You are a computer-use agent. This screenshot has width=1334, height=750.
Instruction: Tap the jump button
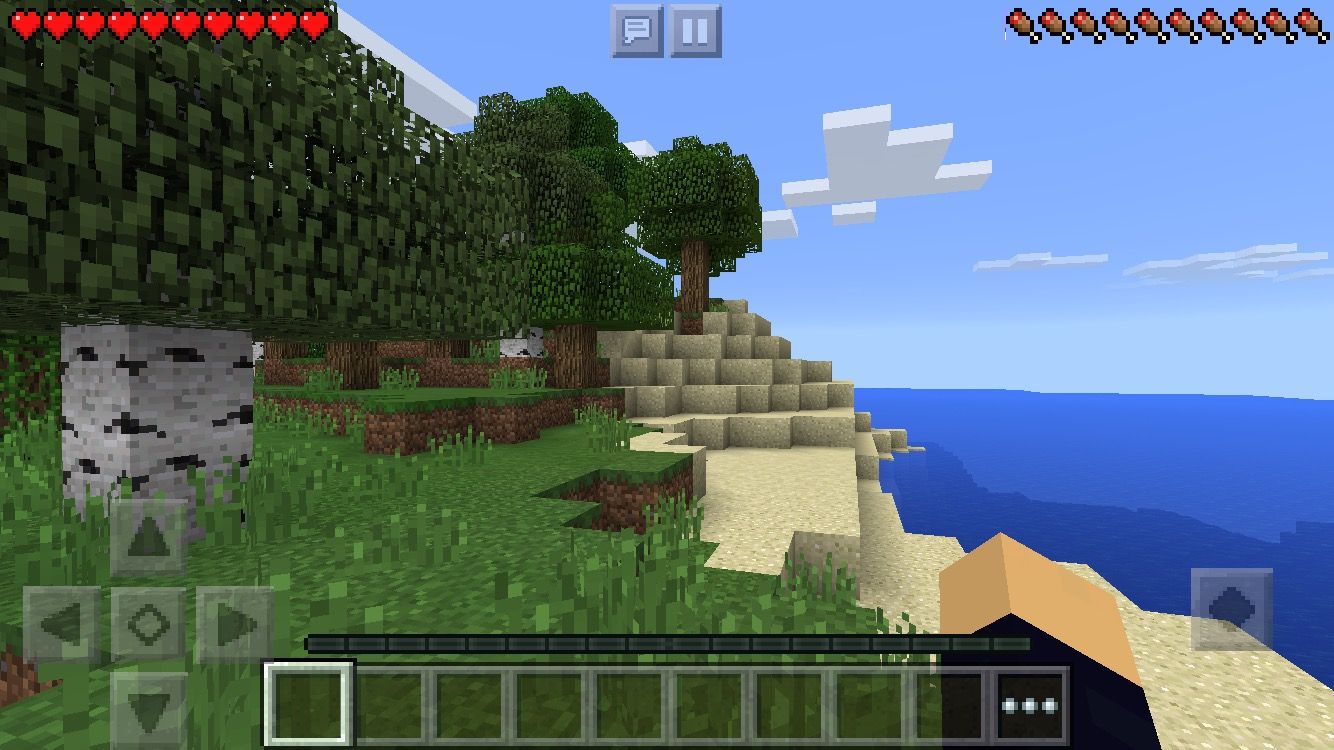(x=1231, y=609)
